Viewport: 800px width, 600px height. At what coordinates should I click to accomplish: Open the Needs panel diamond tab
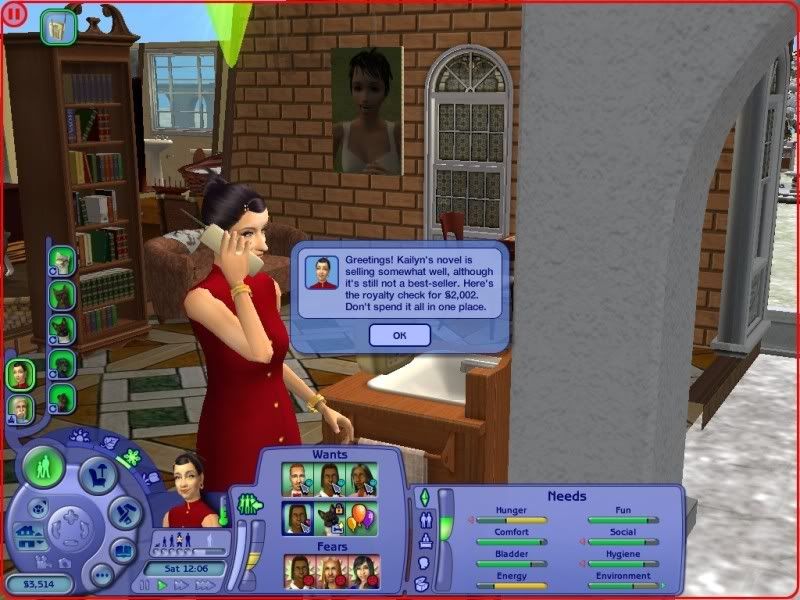click(423, 497)
